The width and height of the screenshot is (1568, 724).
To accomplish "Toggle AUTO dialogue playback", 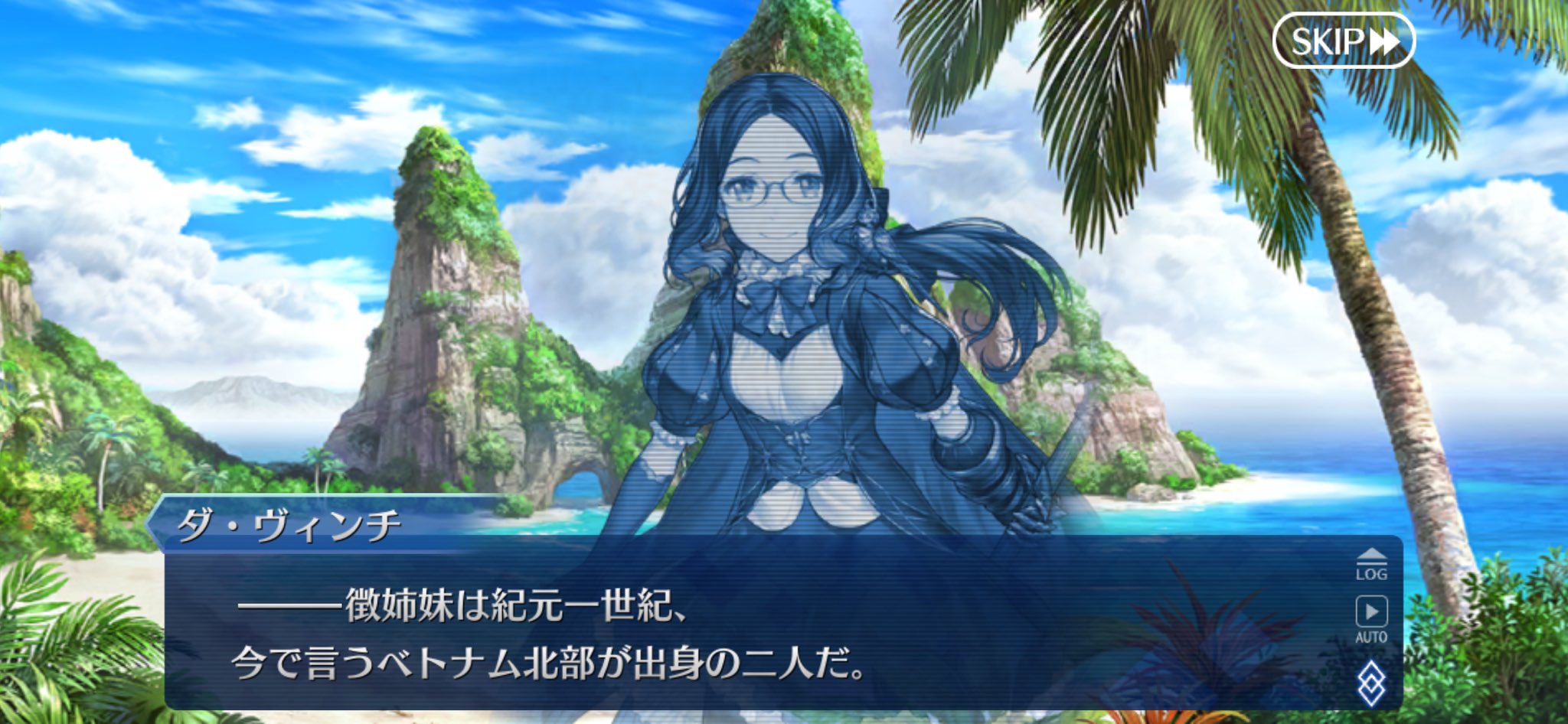I will click(x=1370, y=618).
